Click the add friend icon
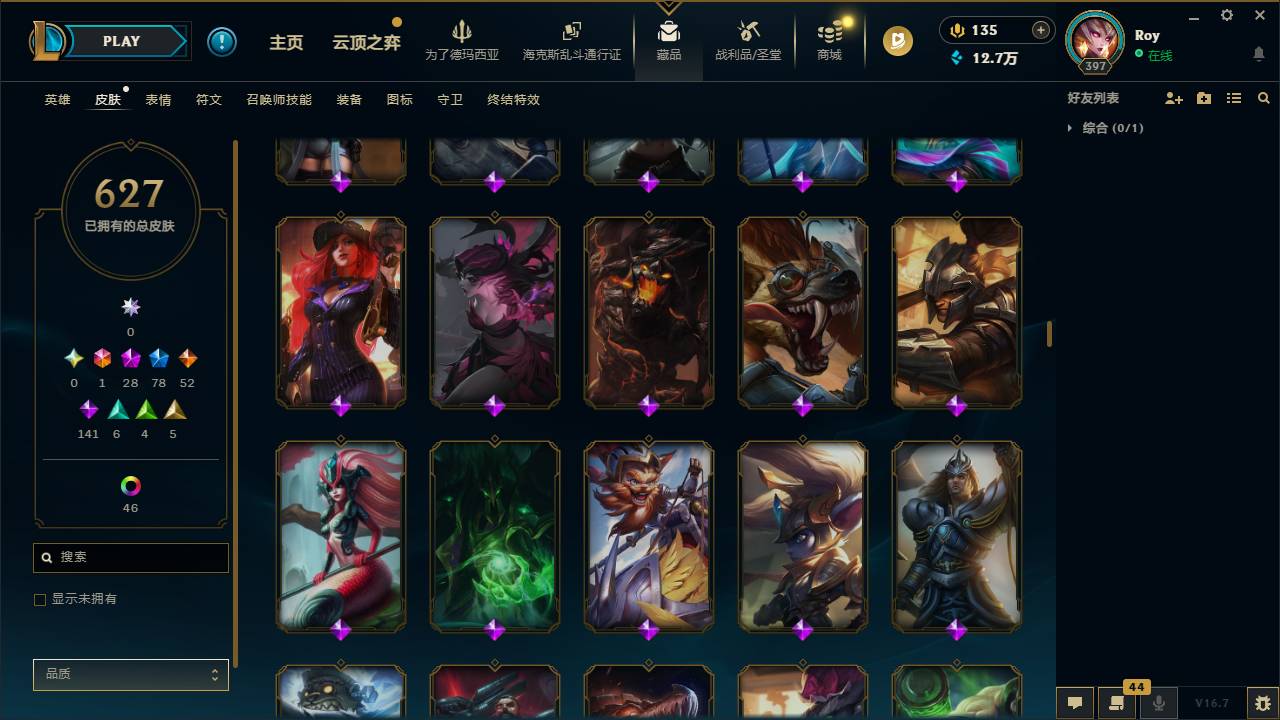The image size is (1280, 720). tap(1172, 98)
